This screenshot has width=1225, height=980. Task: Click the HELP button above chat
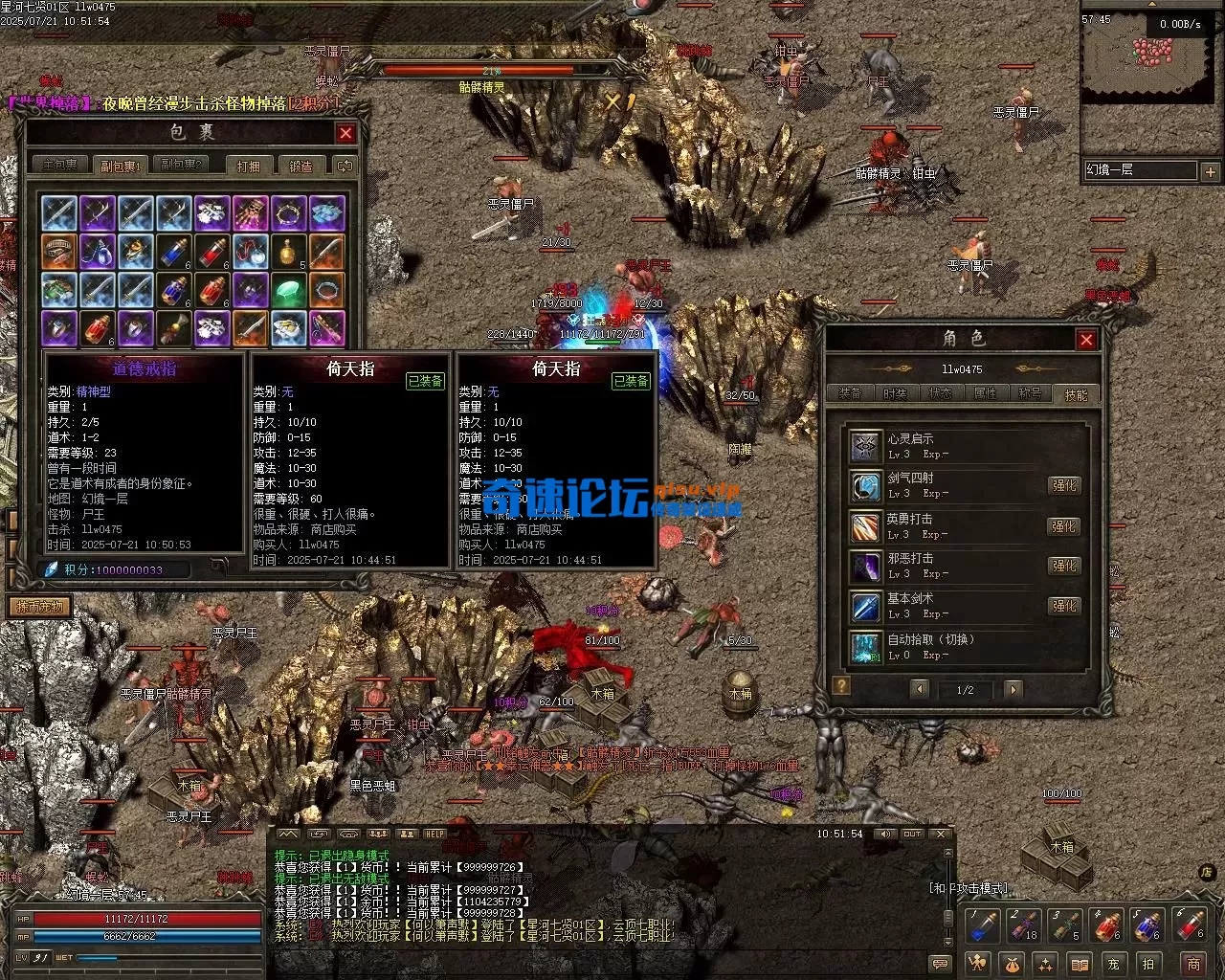(434, 835)
